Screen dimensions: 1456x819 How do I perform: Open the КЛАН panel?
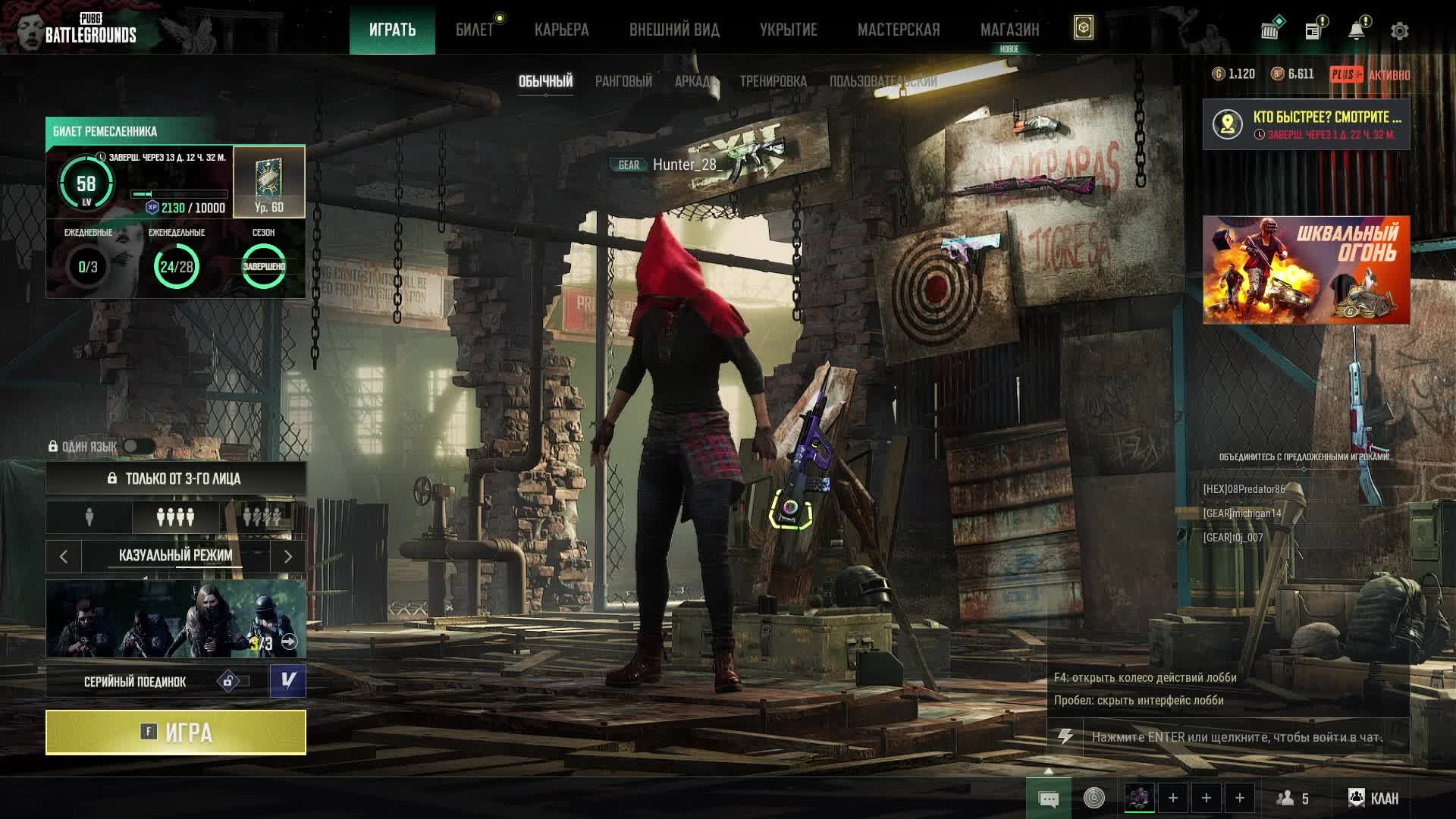point(1373,798)
